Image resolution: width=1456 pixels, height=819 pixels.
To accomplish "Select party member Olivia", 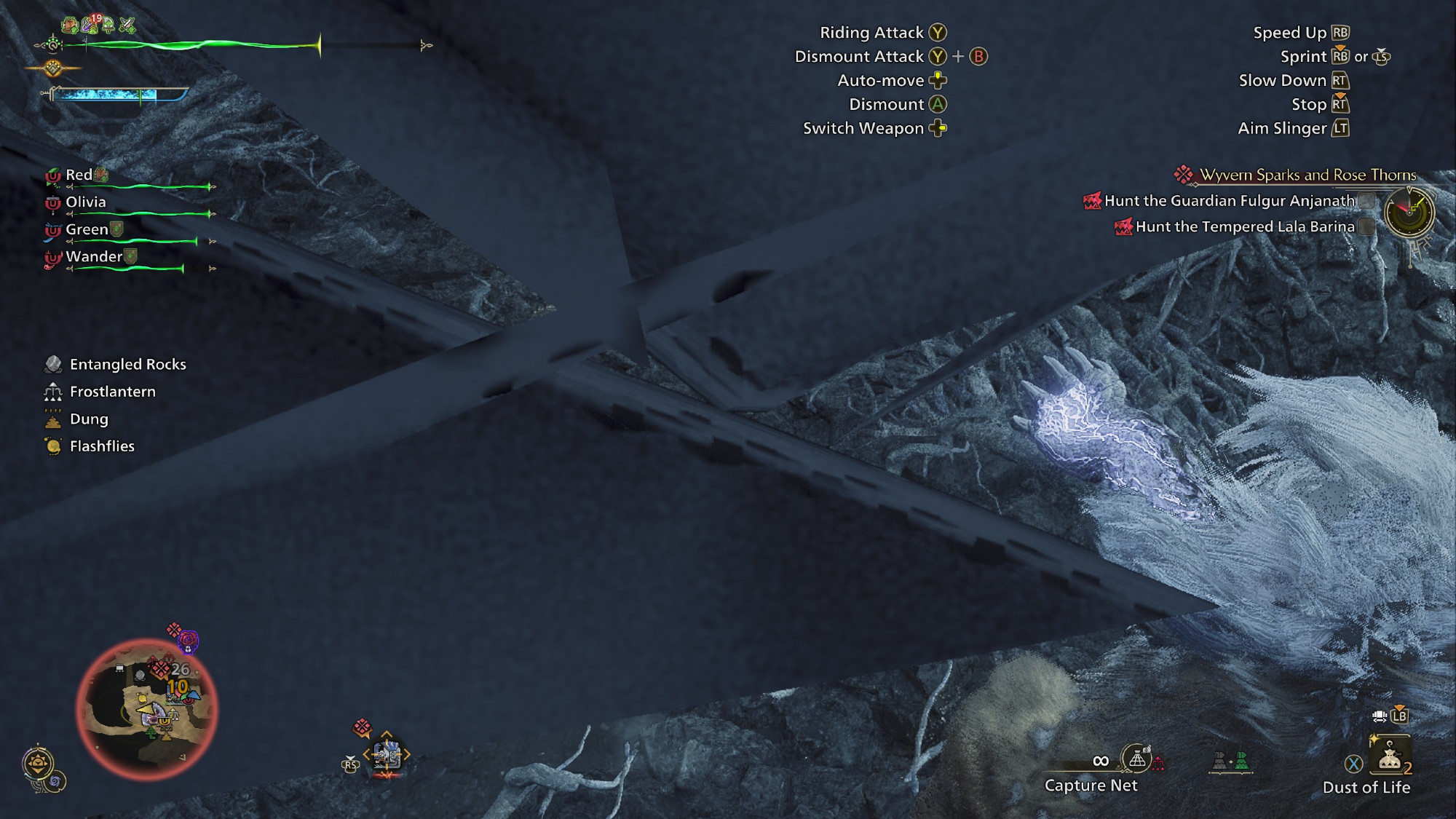I will (x=86, y=202).
